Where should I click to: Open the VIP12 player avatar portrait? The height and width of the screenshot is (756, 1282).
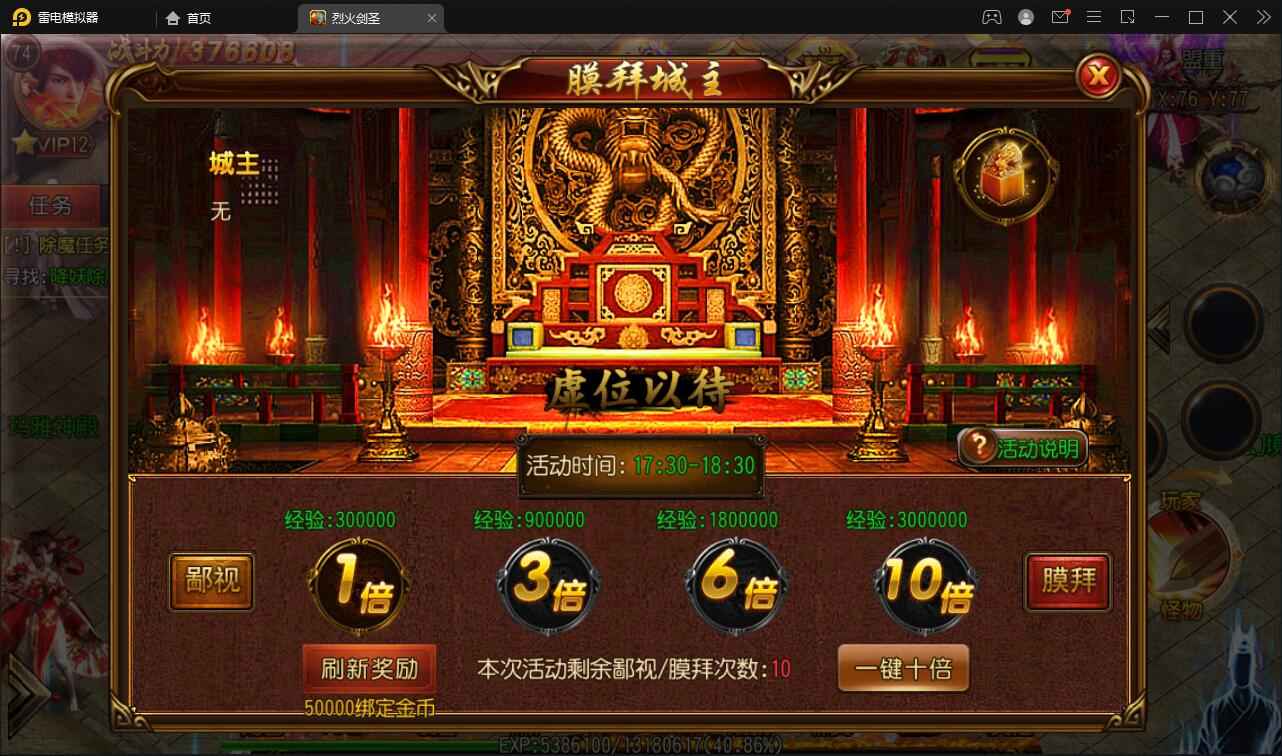coord(55,85)
